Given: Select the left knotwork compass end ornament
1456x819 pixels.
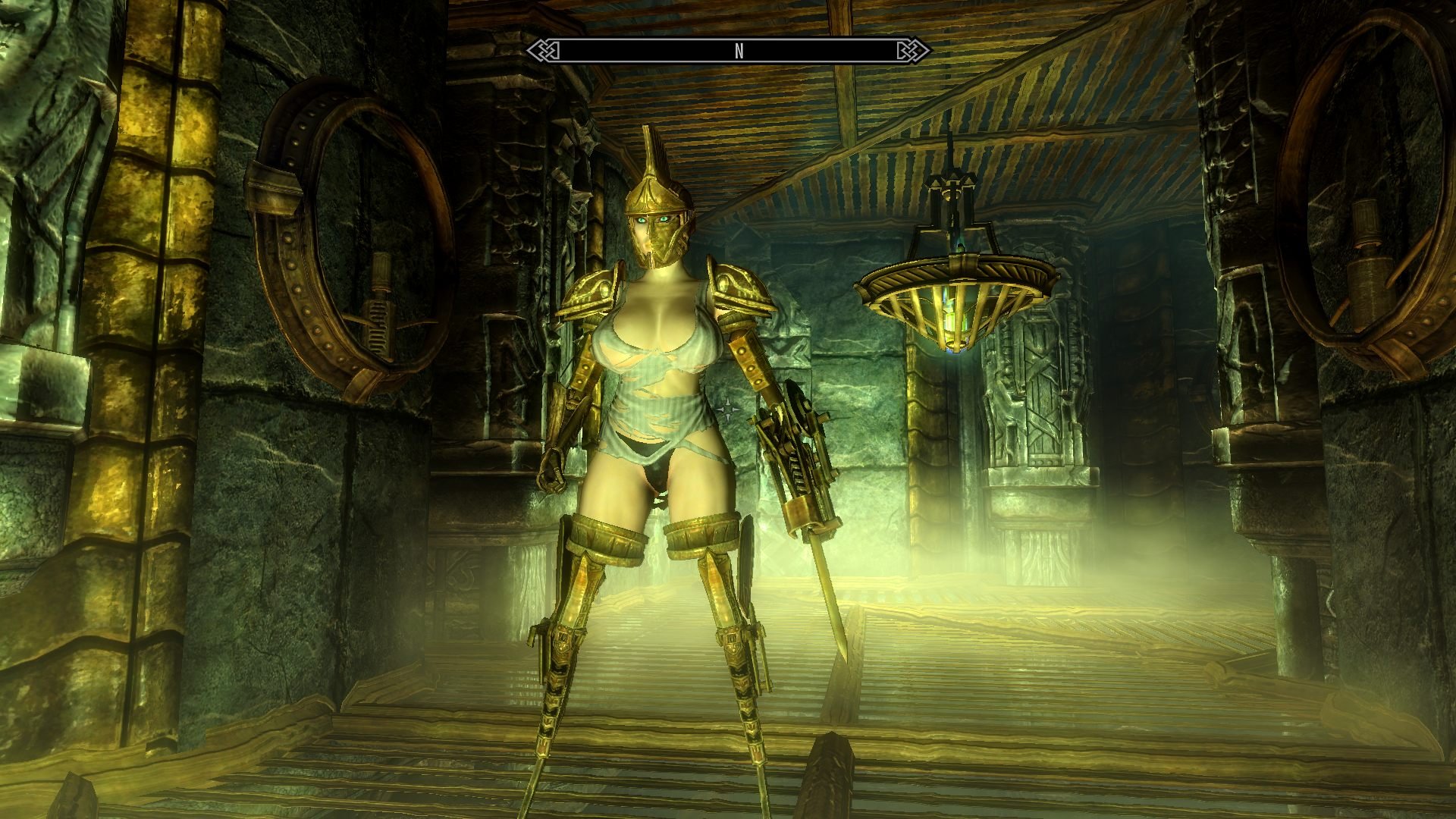Looking at the screenshot, I should tap(543, 50).
